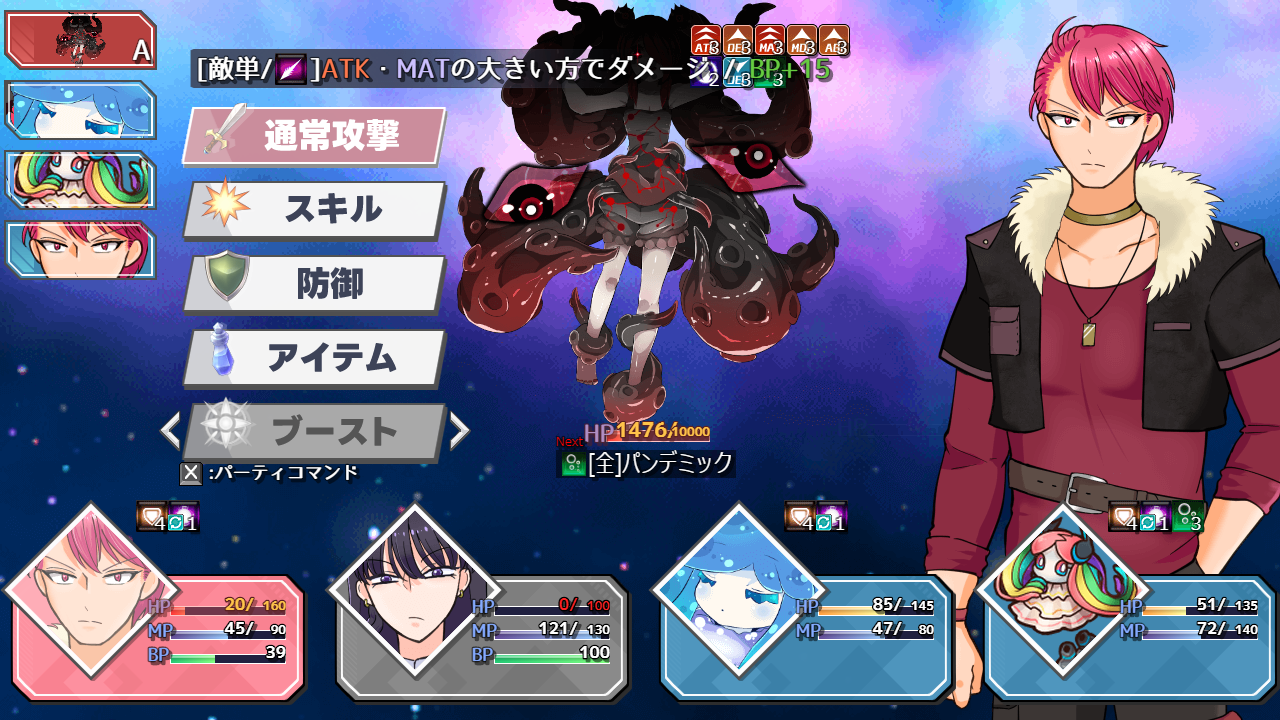Viewport: 1280px width, 720px height.
Task: Click the right arrow beside ブースト
Action: [x=459, y=431]
